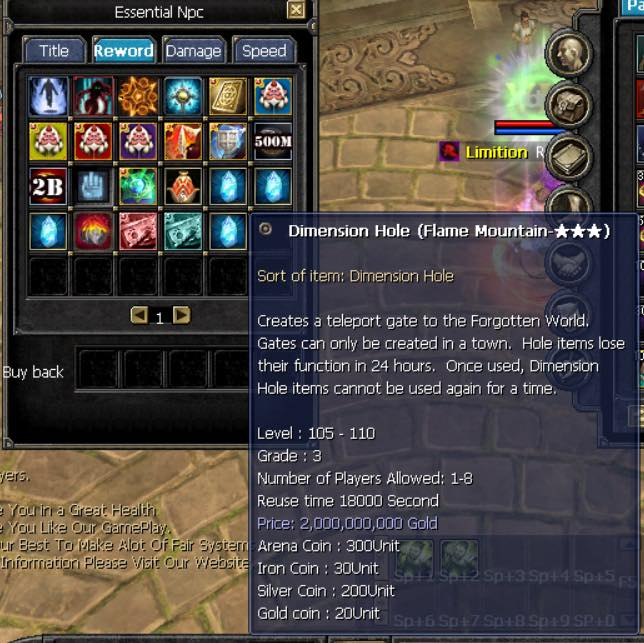Open the inventory chest button

567,104
